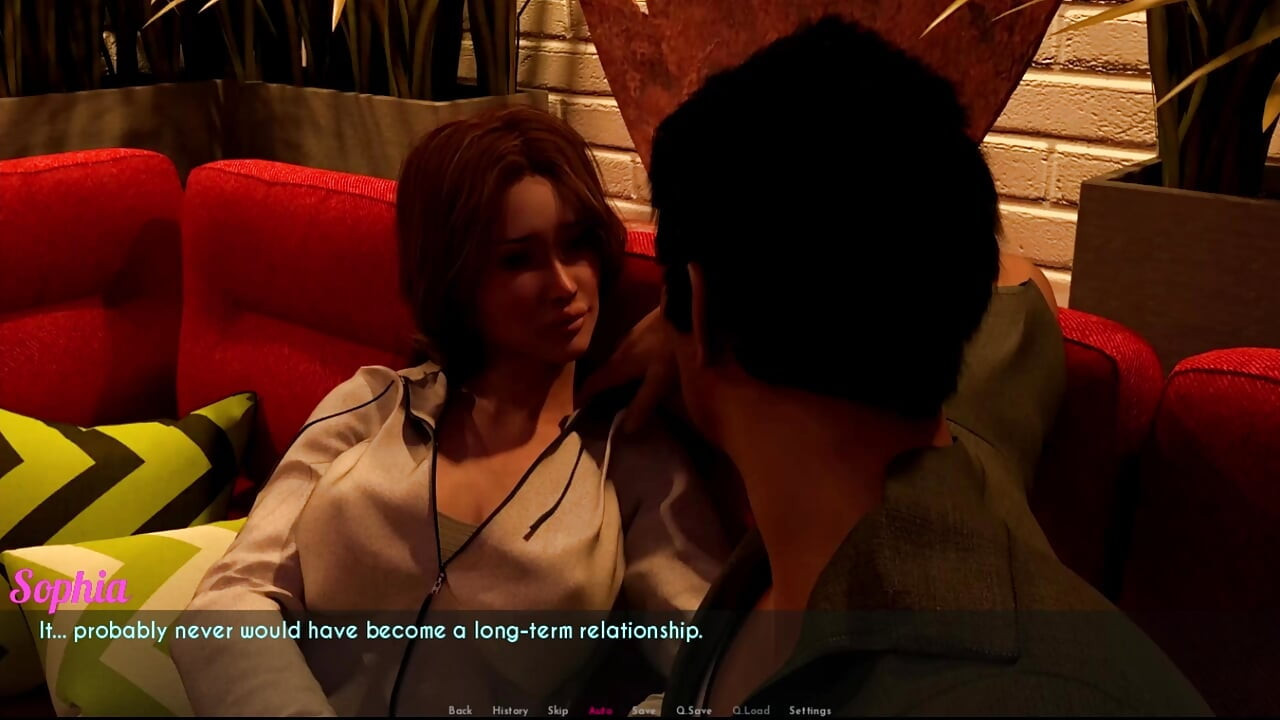Go back with the Back button

tap(460, 711)
